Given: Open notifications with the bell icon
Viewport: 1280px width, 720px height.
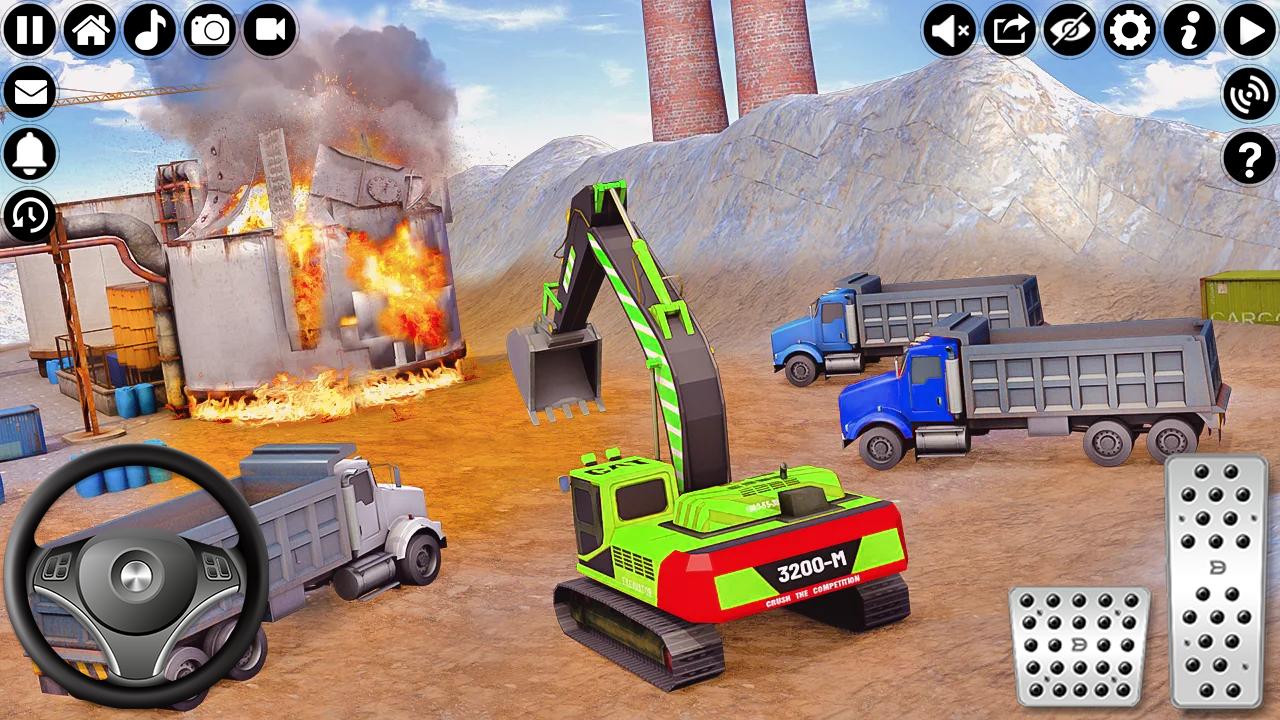Looking at the screenshot, I should pyautogui.click(x=30, y=154).
